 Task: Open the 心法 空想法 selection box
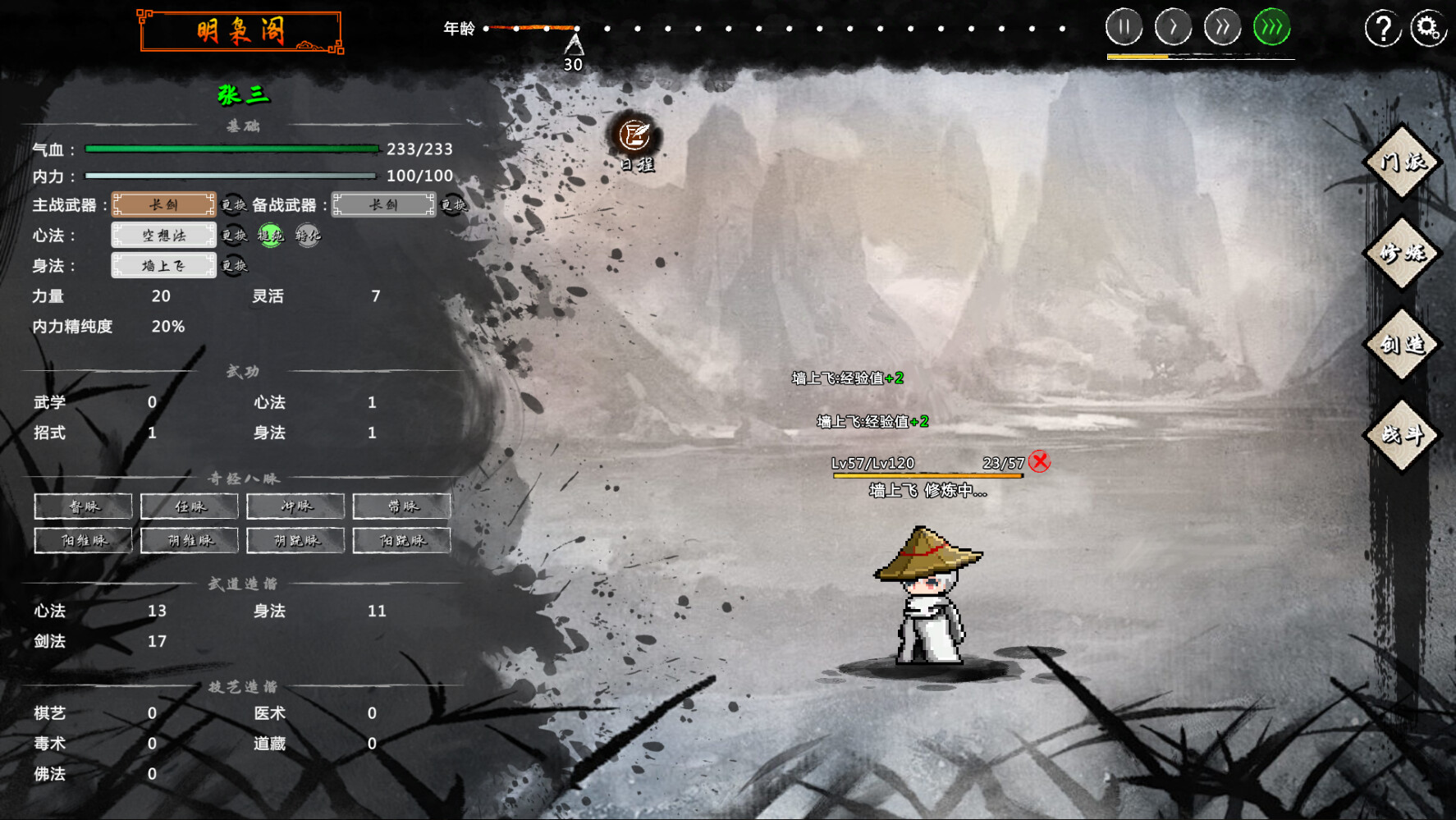(x=163, y=236)
